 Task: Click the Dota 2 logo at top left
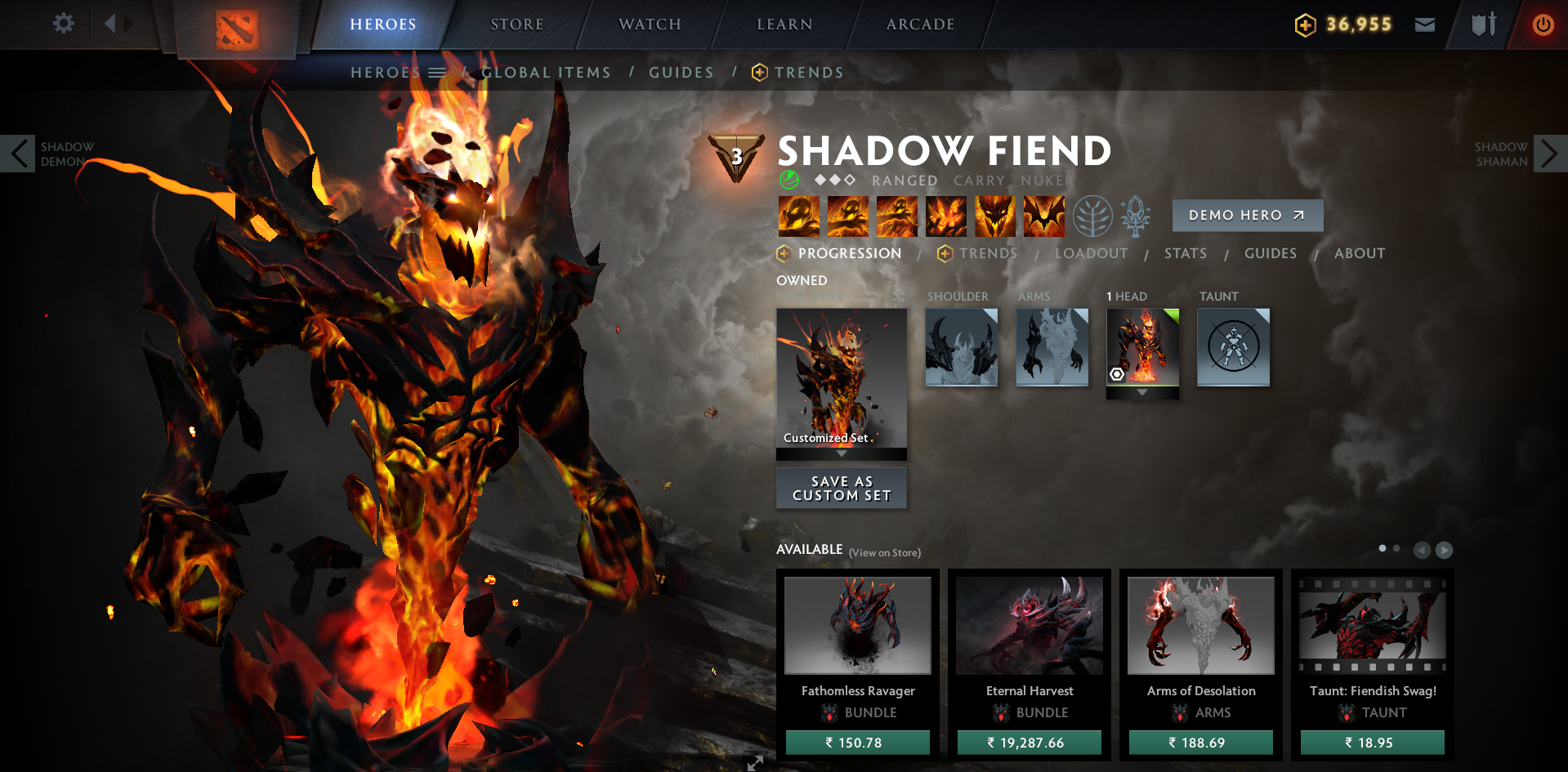pyautogui.click(x=235, y=25)
